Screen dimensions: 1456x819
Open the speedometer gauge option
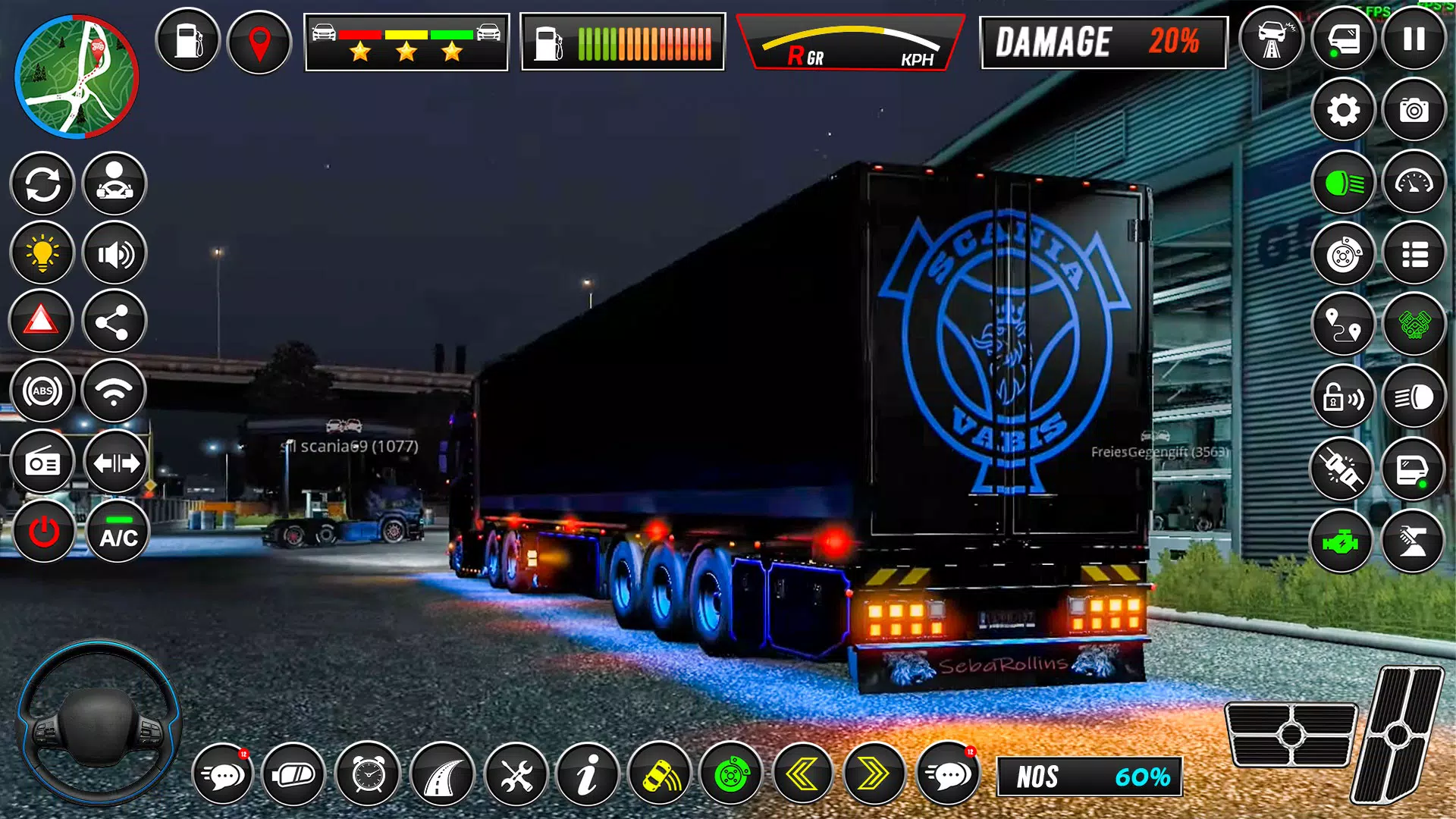(1412, 182)
